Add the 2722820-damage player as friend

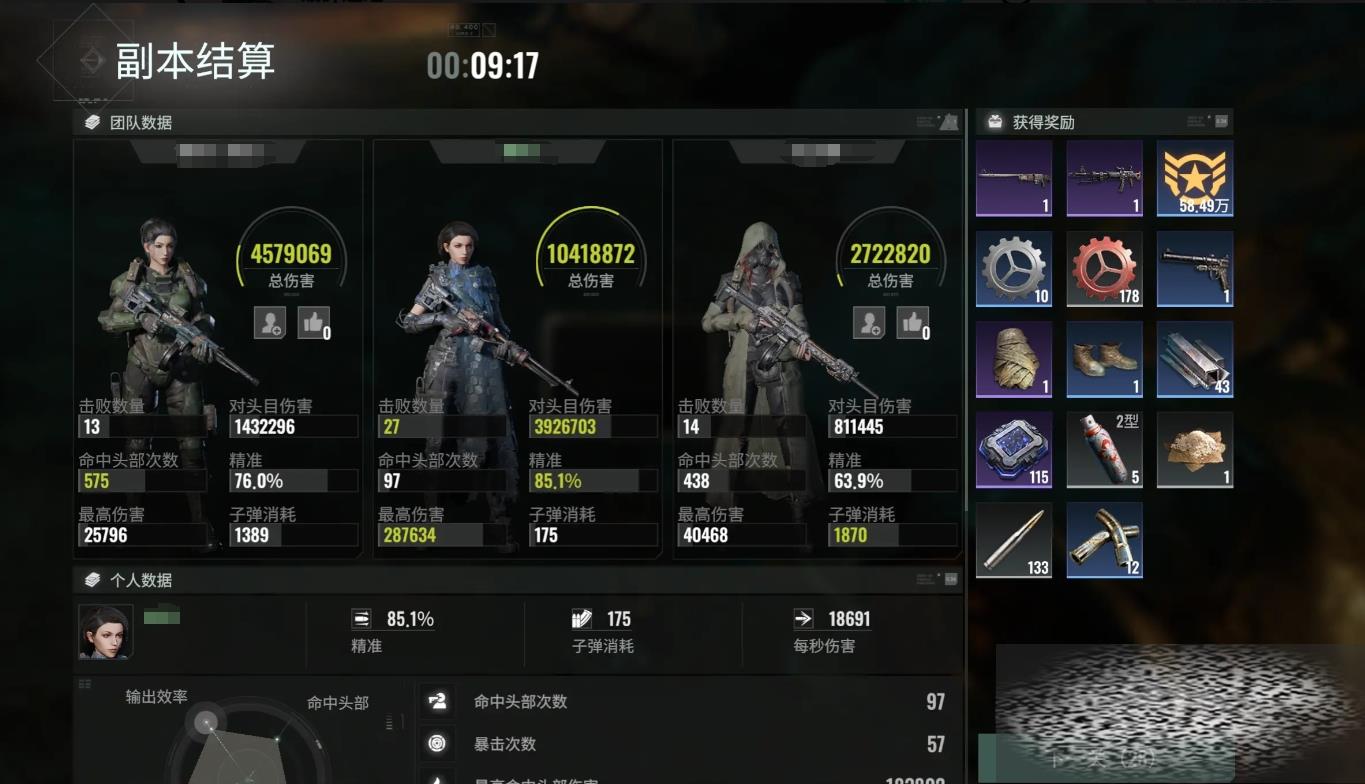[x=869, y=322]
